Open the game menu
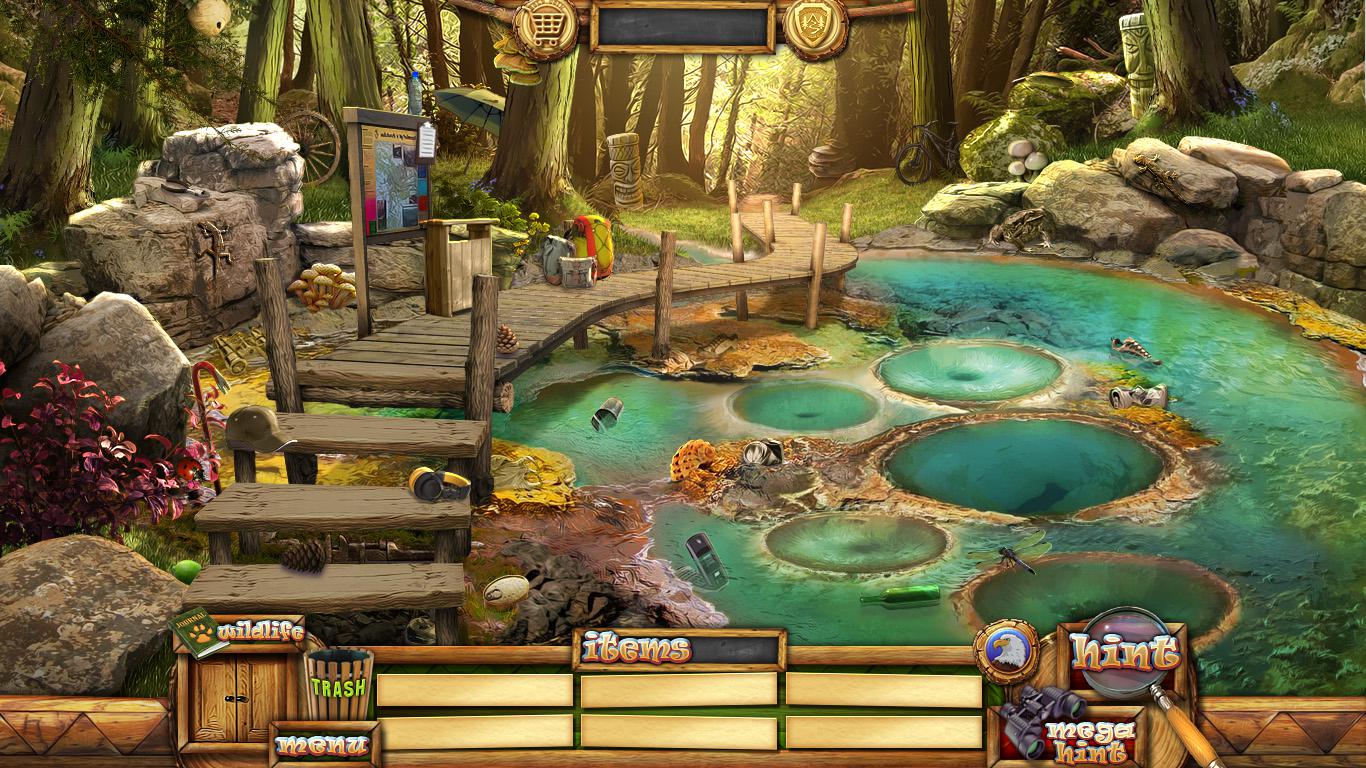The image size is (1366, 768). tap(322, 745)
